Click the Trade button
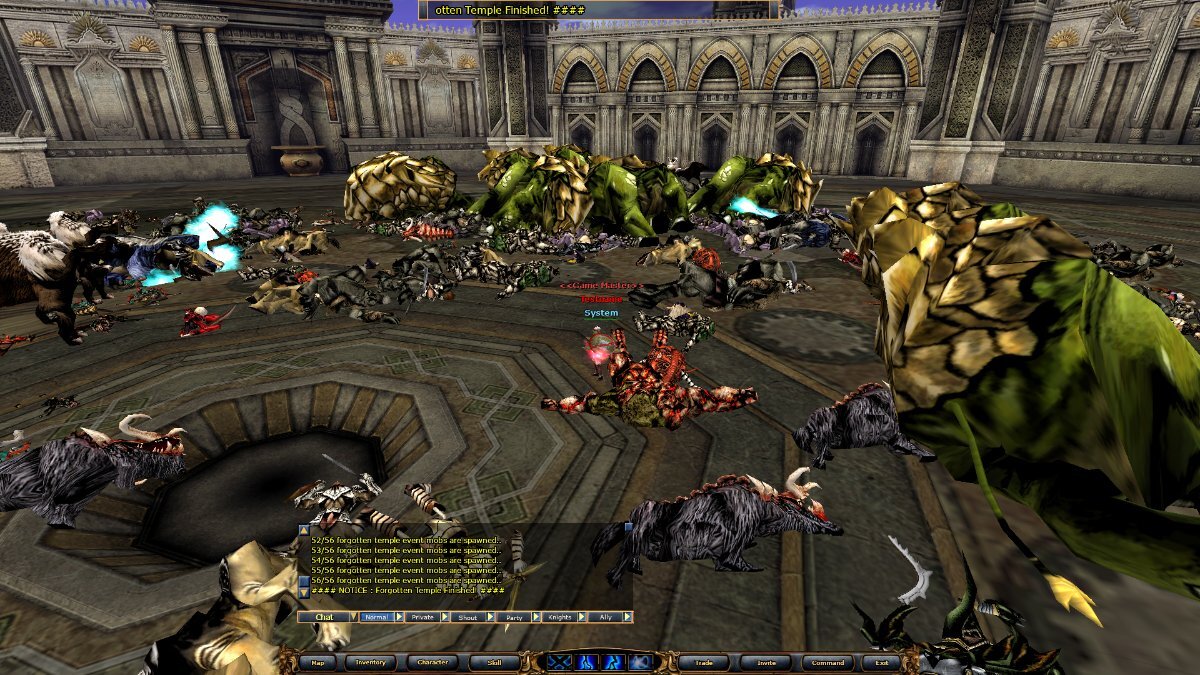1200x675 pixels. 705,662
